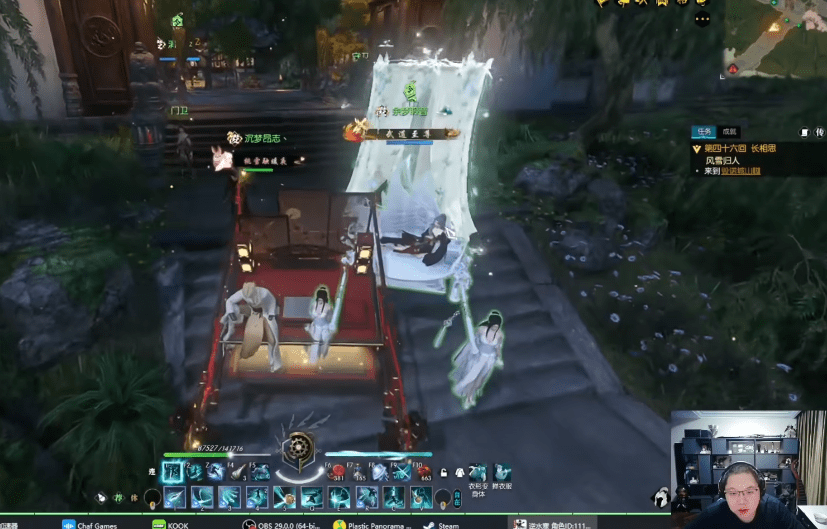Click the red triangle marker on minimap
827x529 pixels.
pos(733,69)
